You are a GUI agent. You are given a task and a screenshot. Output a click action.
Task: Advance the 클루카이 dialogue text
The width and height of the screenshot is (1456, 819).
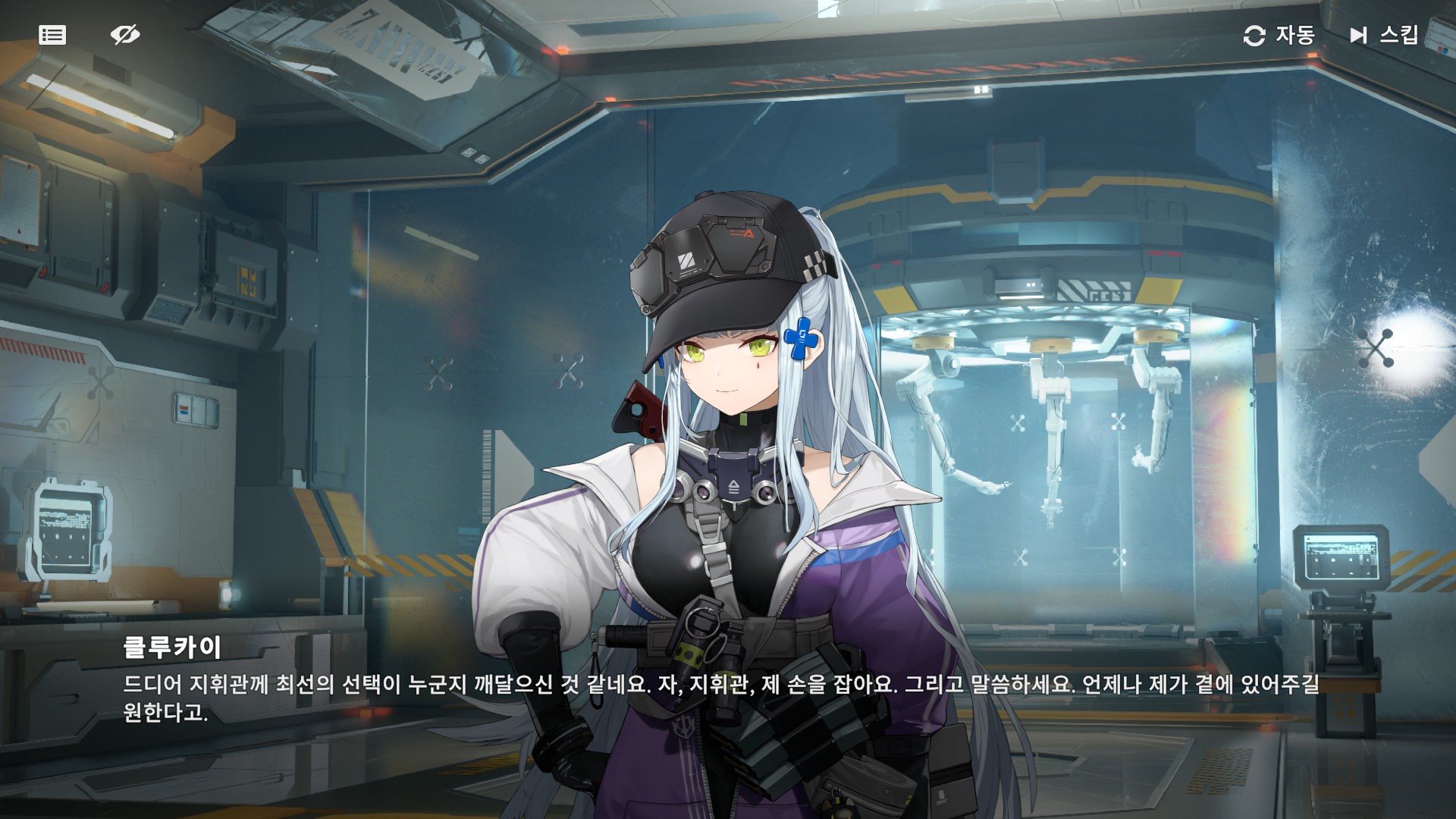720,698
